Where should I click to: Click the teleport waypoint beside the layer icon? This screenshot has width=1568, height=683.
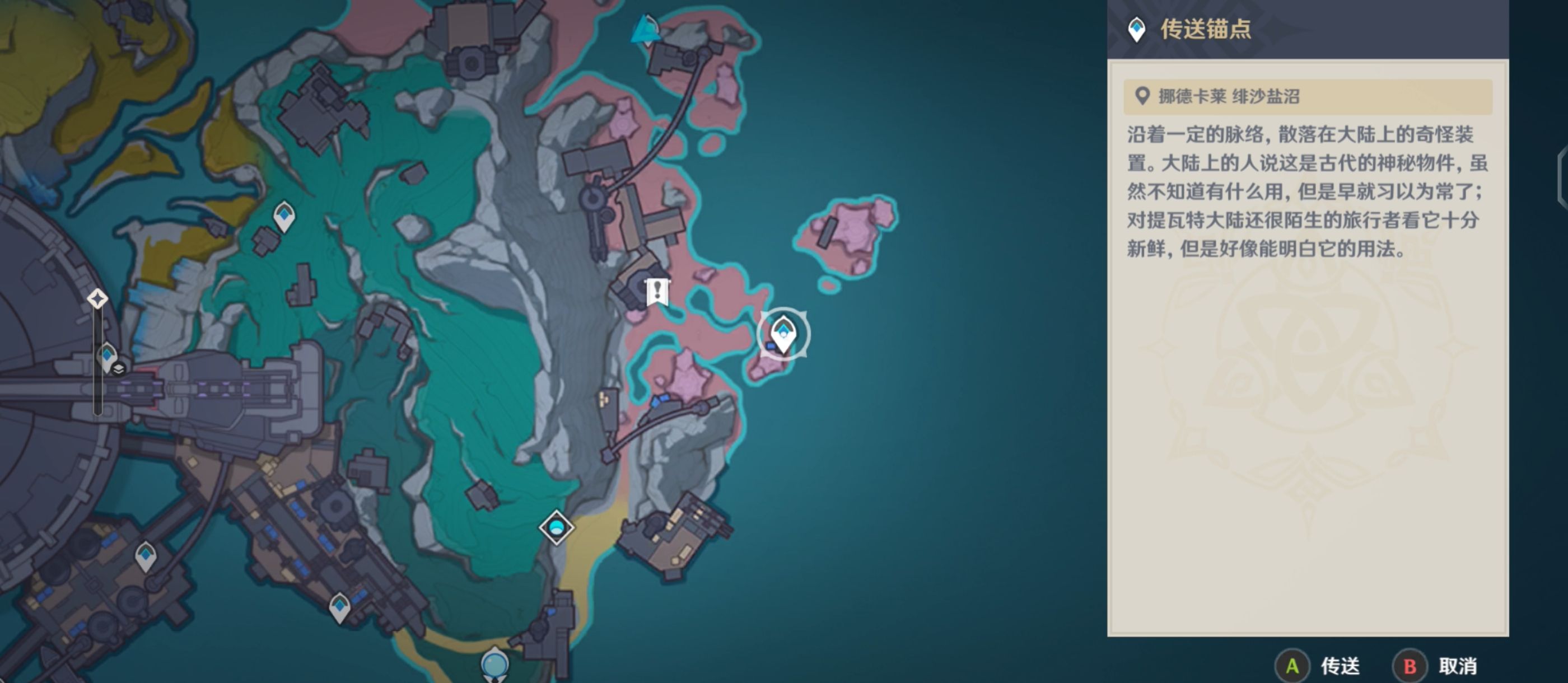point(107,356)
